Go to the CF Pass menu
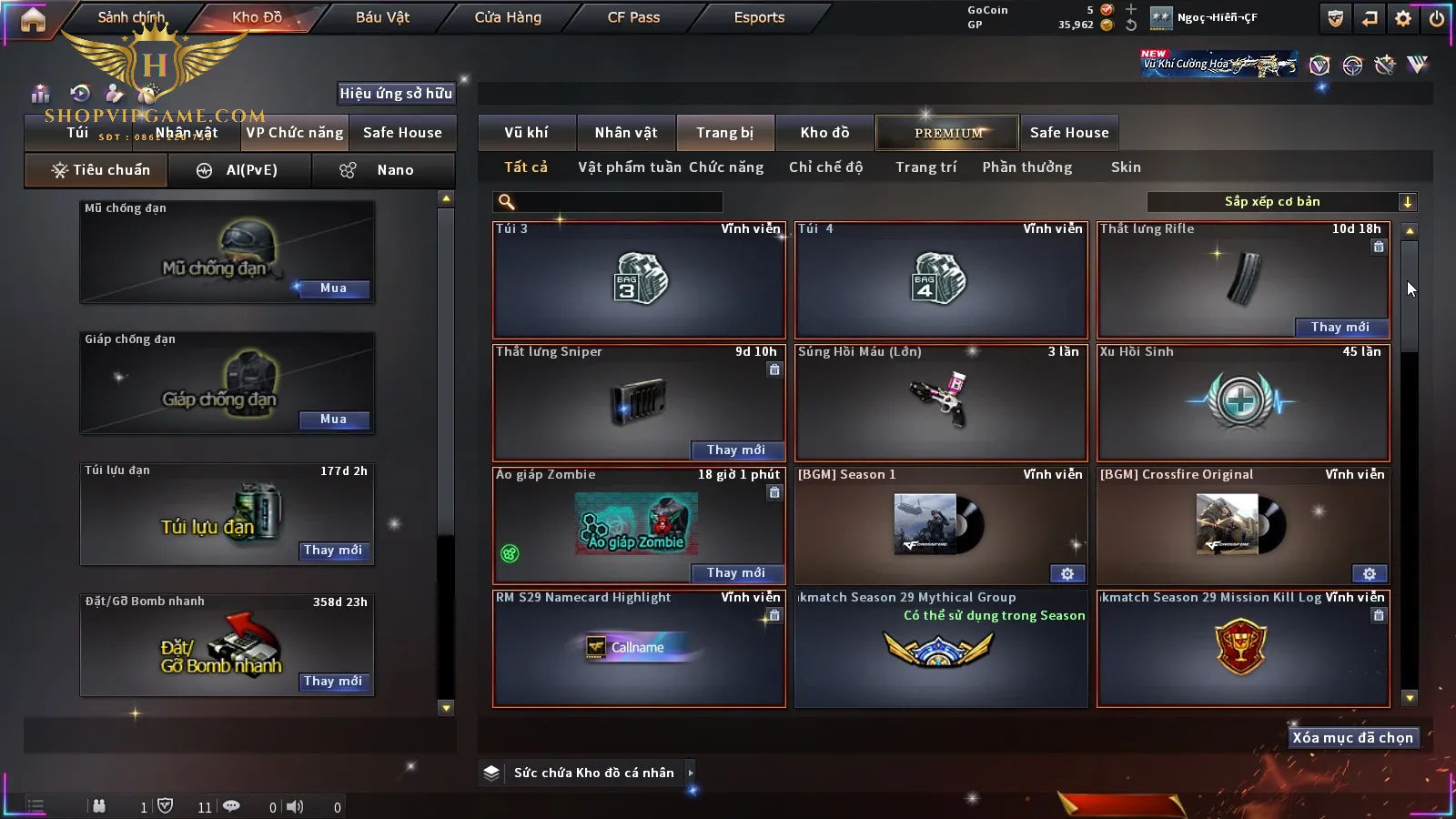The height and width of the screenshot is (819, 1456). (633, 17)
